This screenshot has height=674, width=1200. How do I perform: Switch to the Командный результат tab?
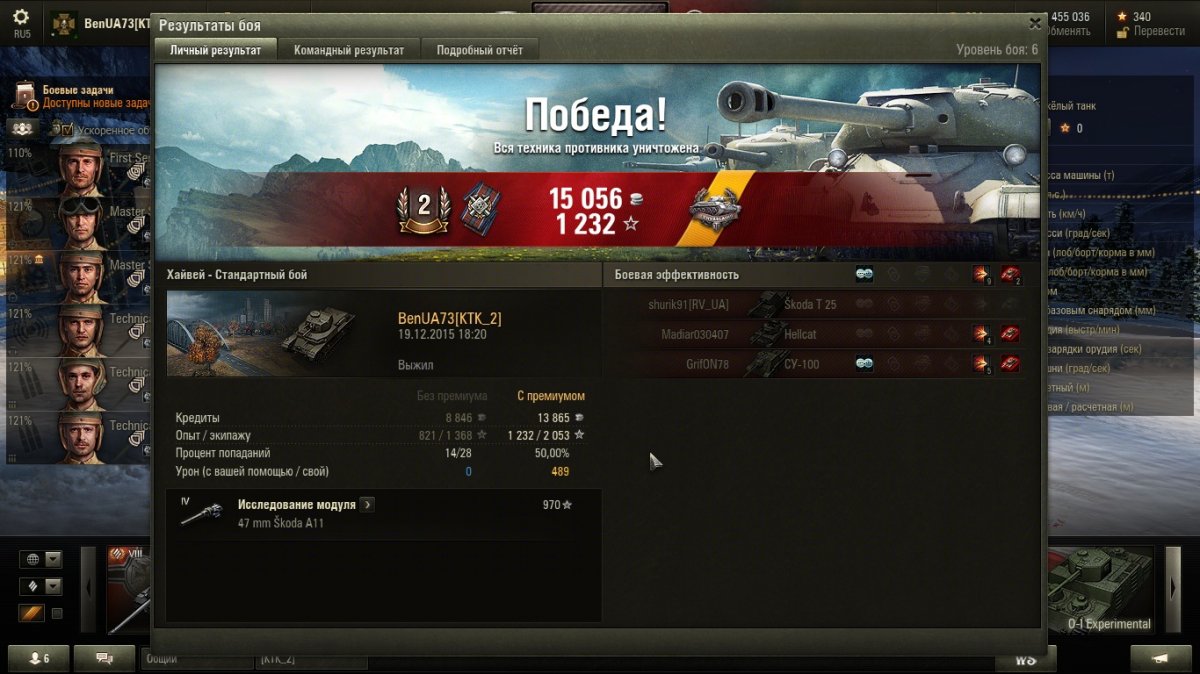point(349,50)
